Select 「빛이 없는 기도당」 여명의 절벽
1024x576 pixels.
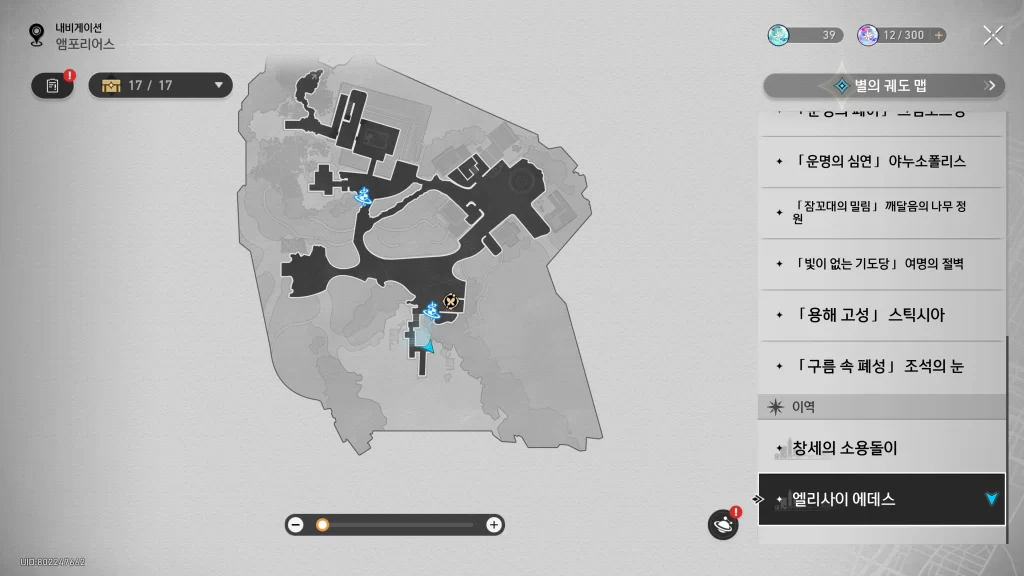880,264
